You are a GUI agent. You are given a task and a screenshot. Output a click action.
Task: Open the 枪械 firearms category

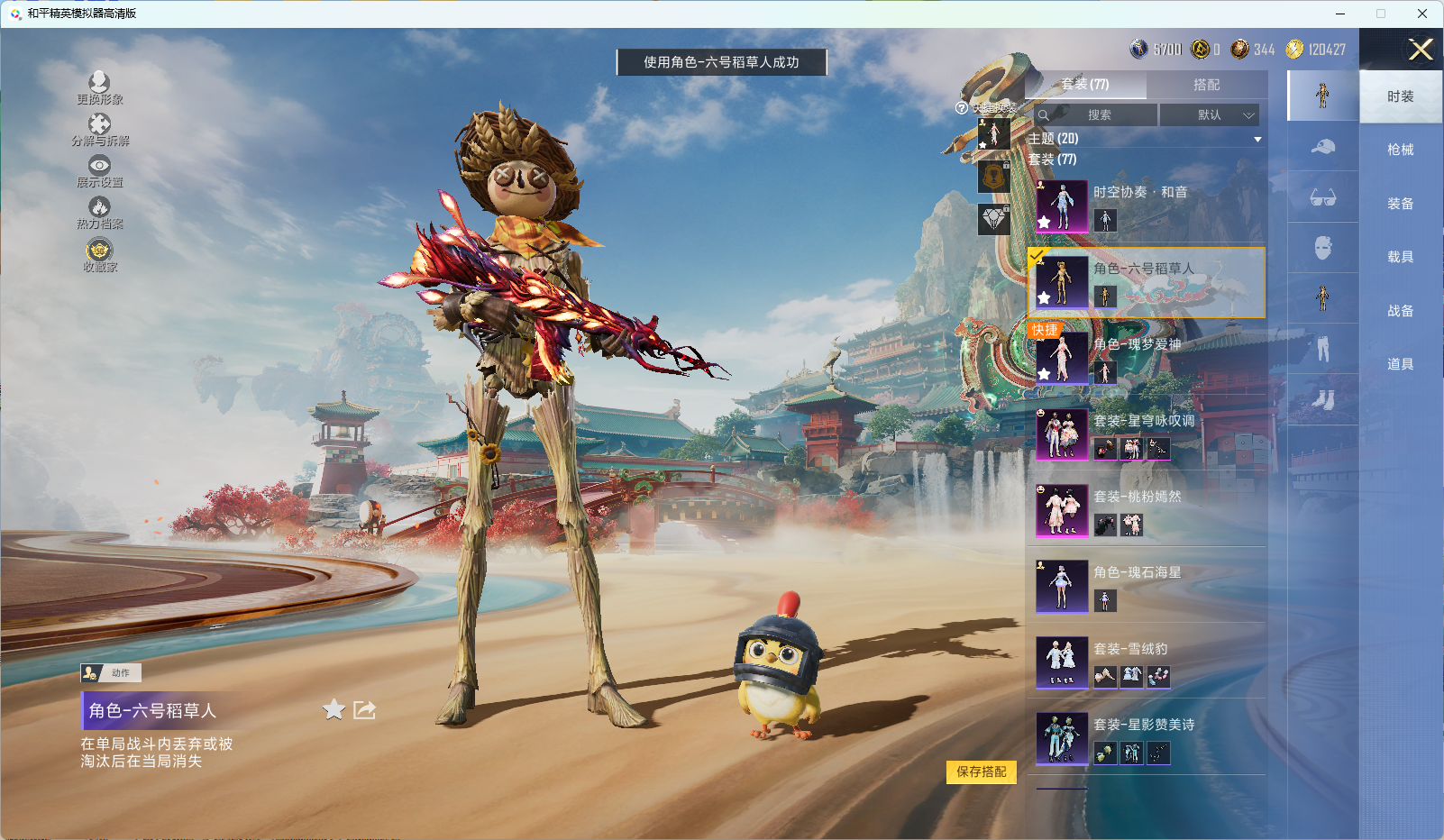(x=1400, y=150)
